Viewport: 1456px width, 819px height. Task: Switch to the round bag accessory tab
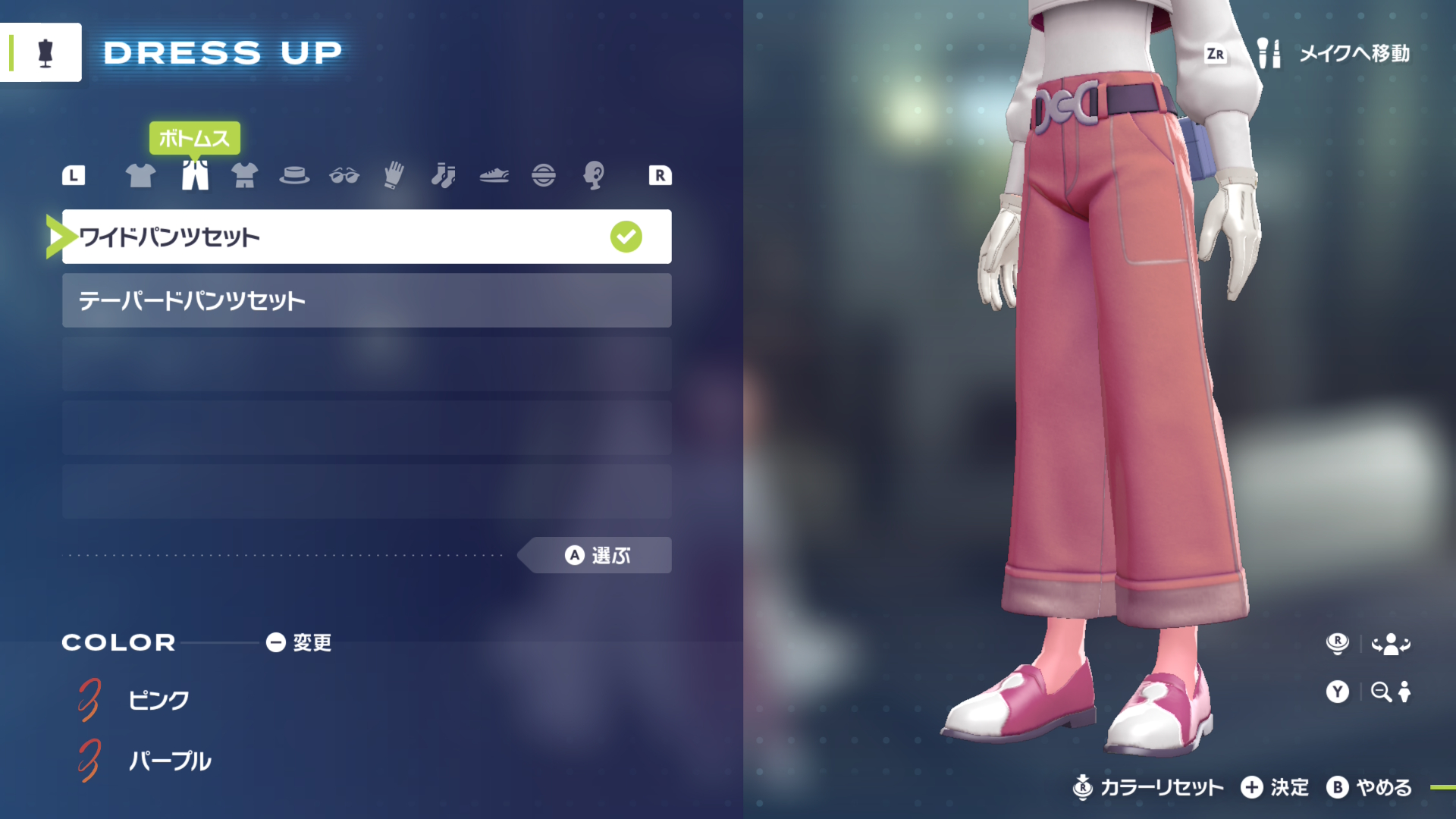coord(544,175)
